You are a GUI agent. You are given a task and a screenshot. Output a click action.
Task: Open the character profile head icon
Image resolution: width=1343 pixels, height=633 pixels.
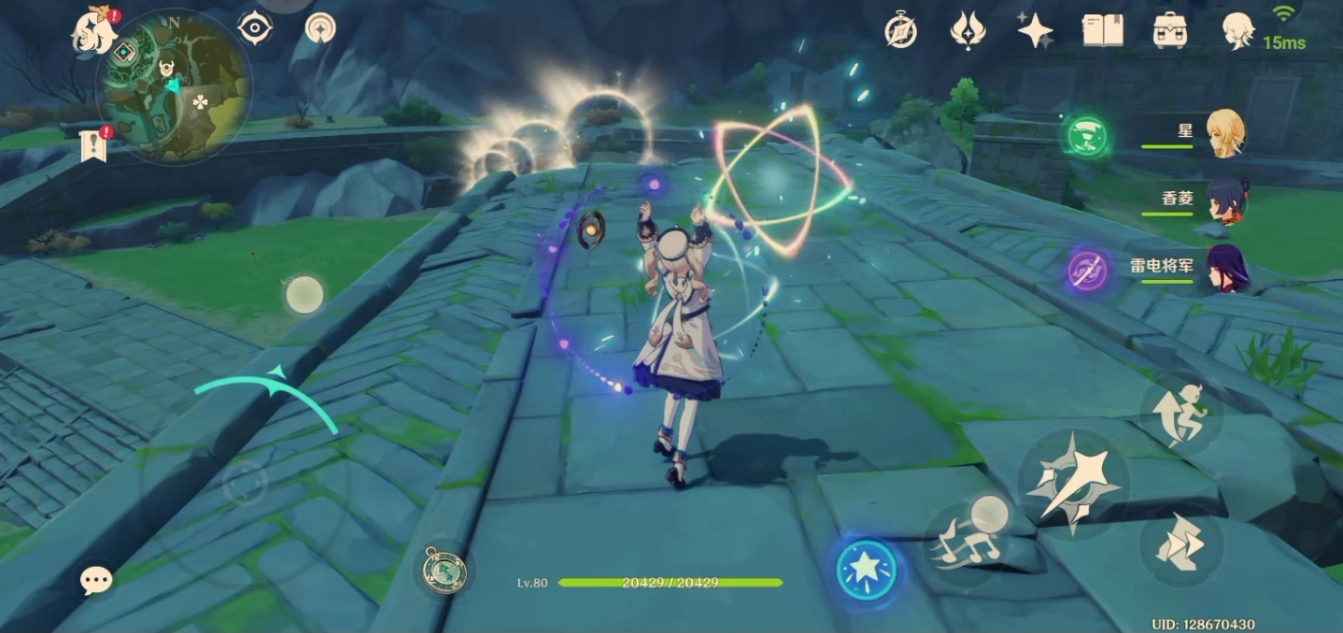tap(1238, 30)
